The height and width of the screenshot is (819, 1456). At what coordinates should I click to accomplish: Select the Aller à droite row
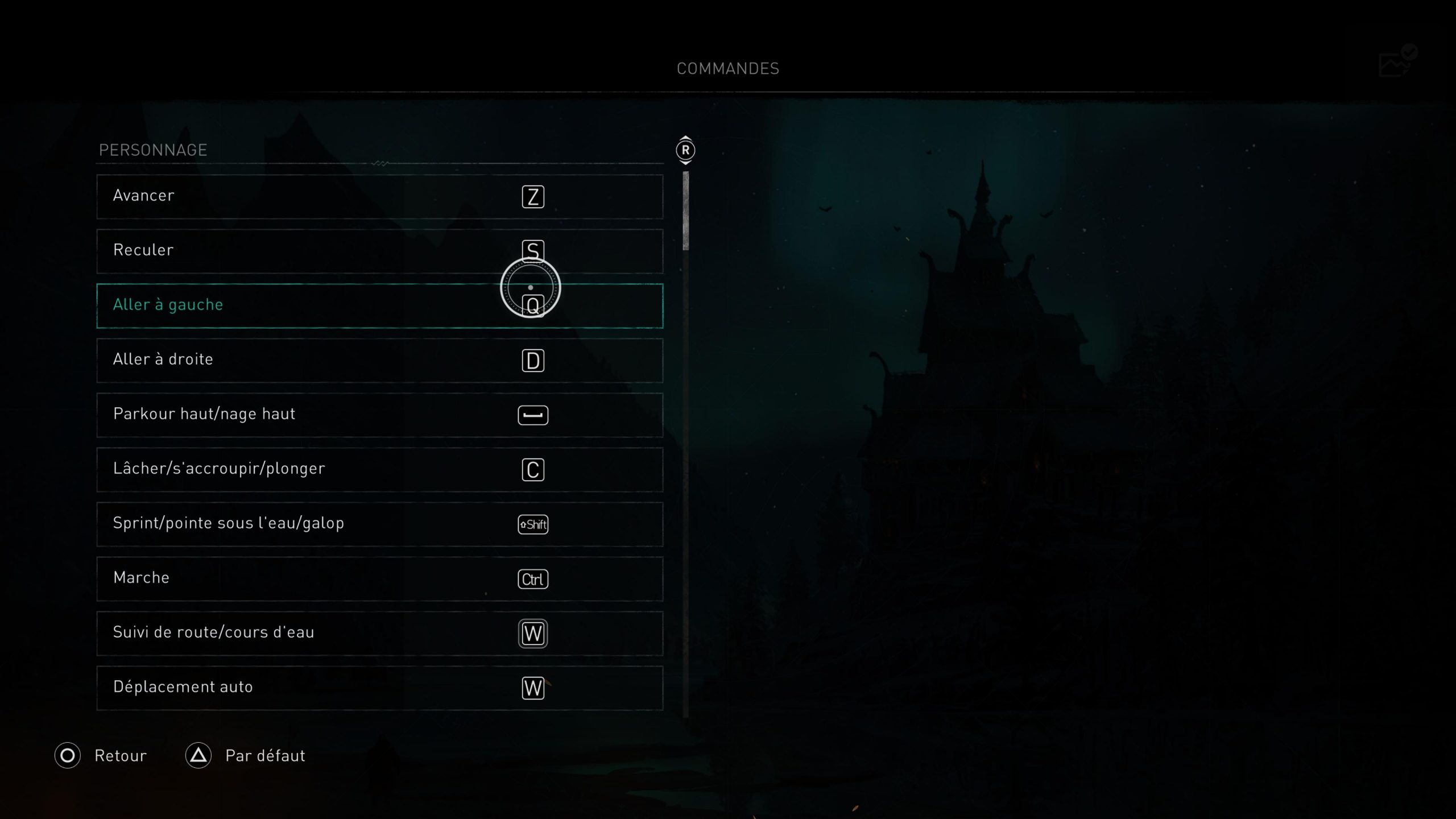click(379, 360)
